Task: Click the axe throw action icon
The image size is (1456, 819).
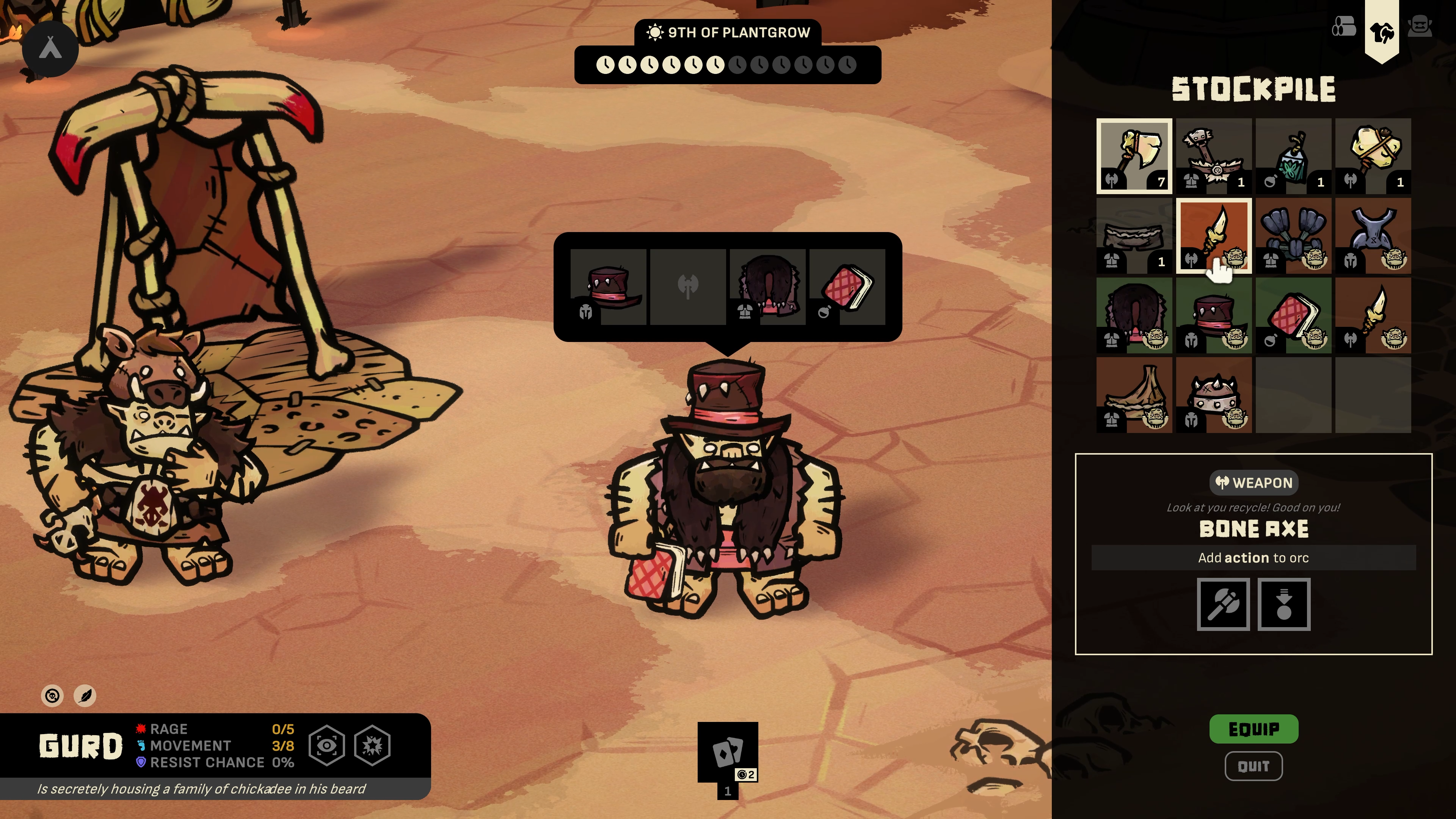Action: coord(1223,604)
